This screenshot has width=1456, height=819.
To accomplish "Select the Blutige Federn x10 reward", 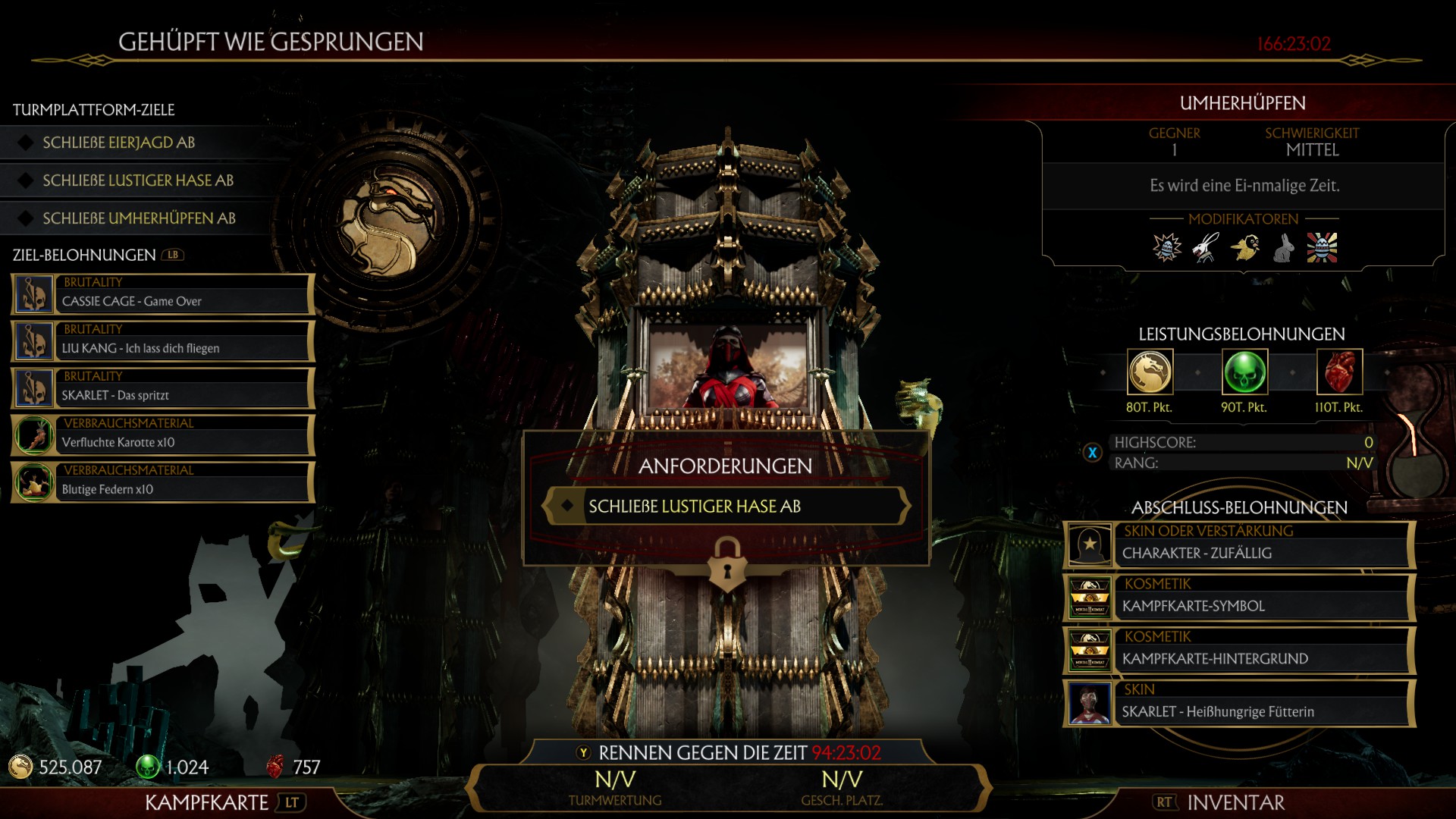I will click(x=163, y=482).
